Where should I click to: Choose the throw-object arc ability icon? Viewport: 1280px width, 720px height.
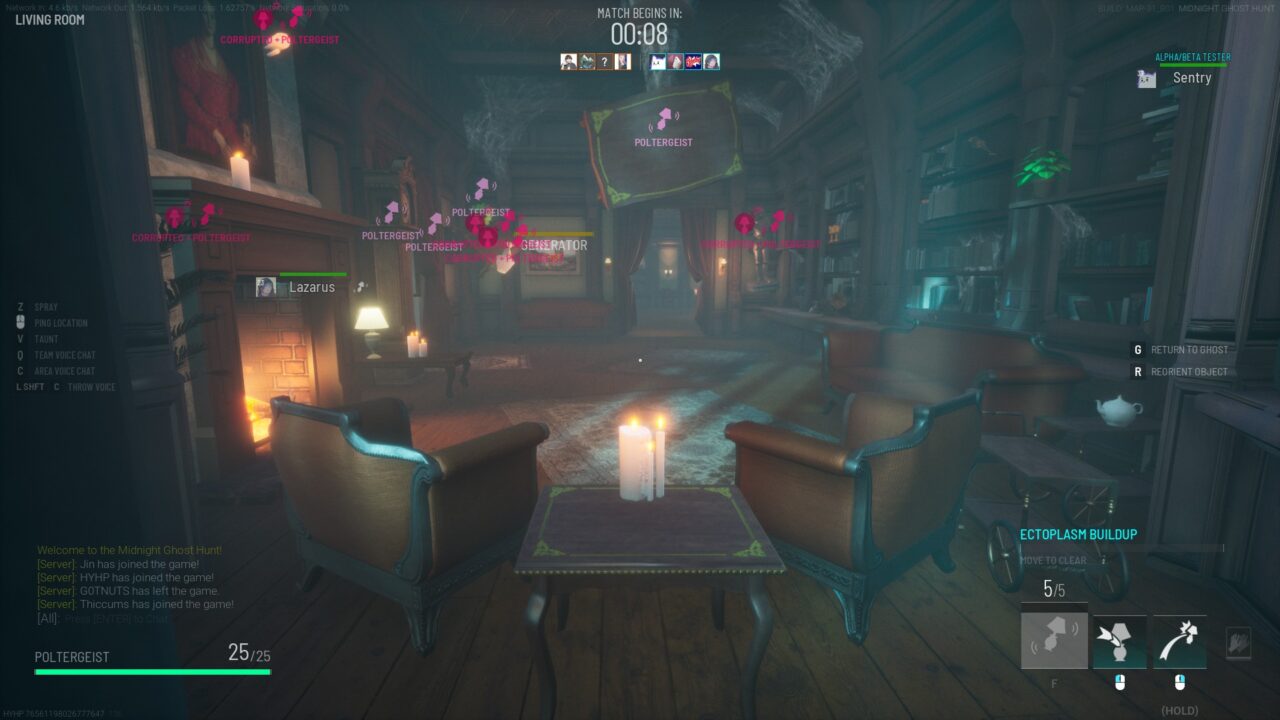tap(1180, 641)
